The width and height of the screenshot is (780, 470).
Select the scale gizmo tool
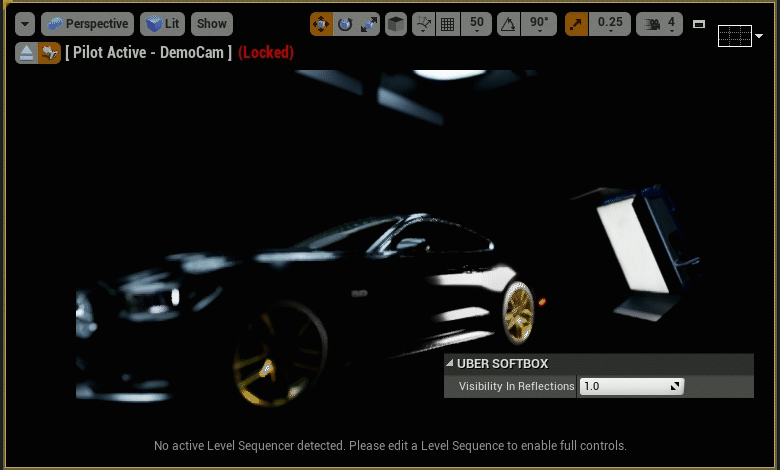(x=368, y=24)
